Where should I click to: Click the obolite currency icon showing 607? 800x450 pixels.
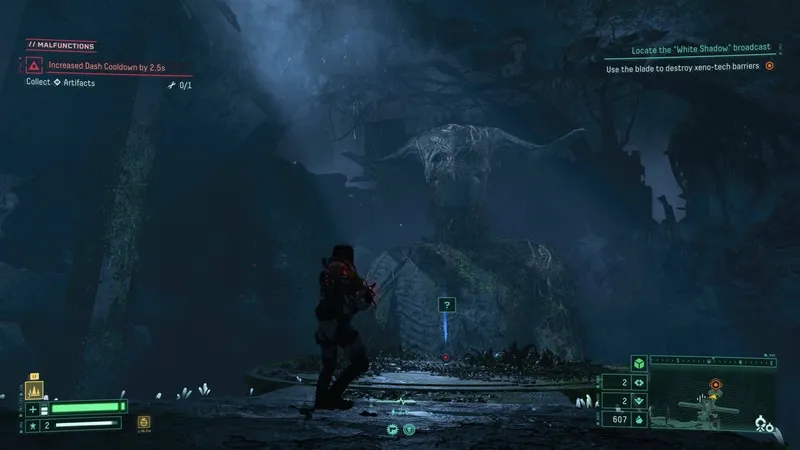tap(638, 419)
